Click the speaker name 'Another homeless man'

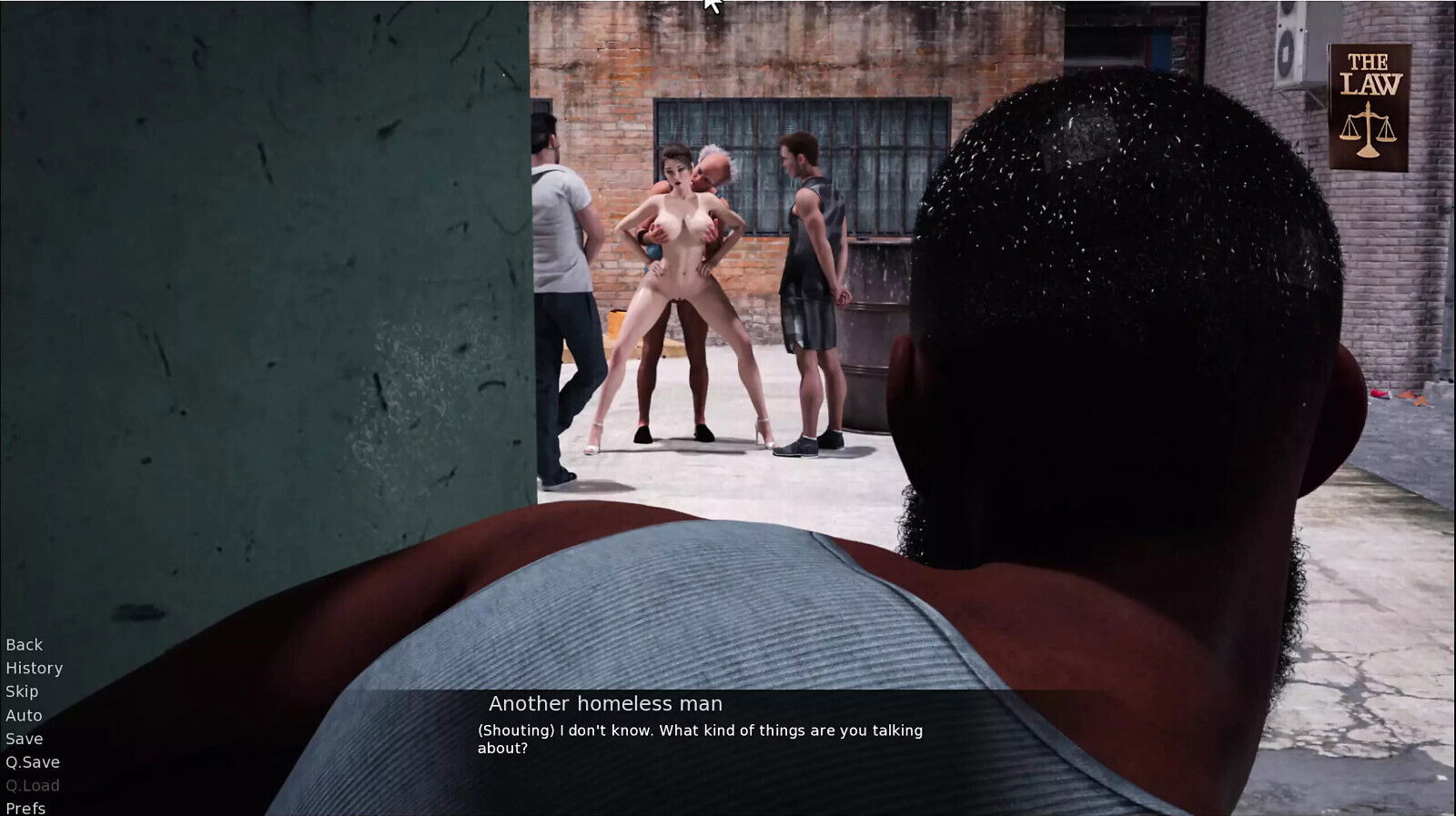click(x=605, y=703)
